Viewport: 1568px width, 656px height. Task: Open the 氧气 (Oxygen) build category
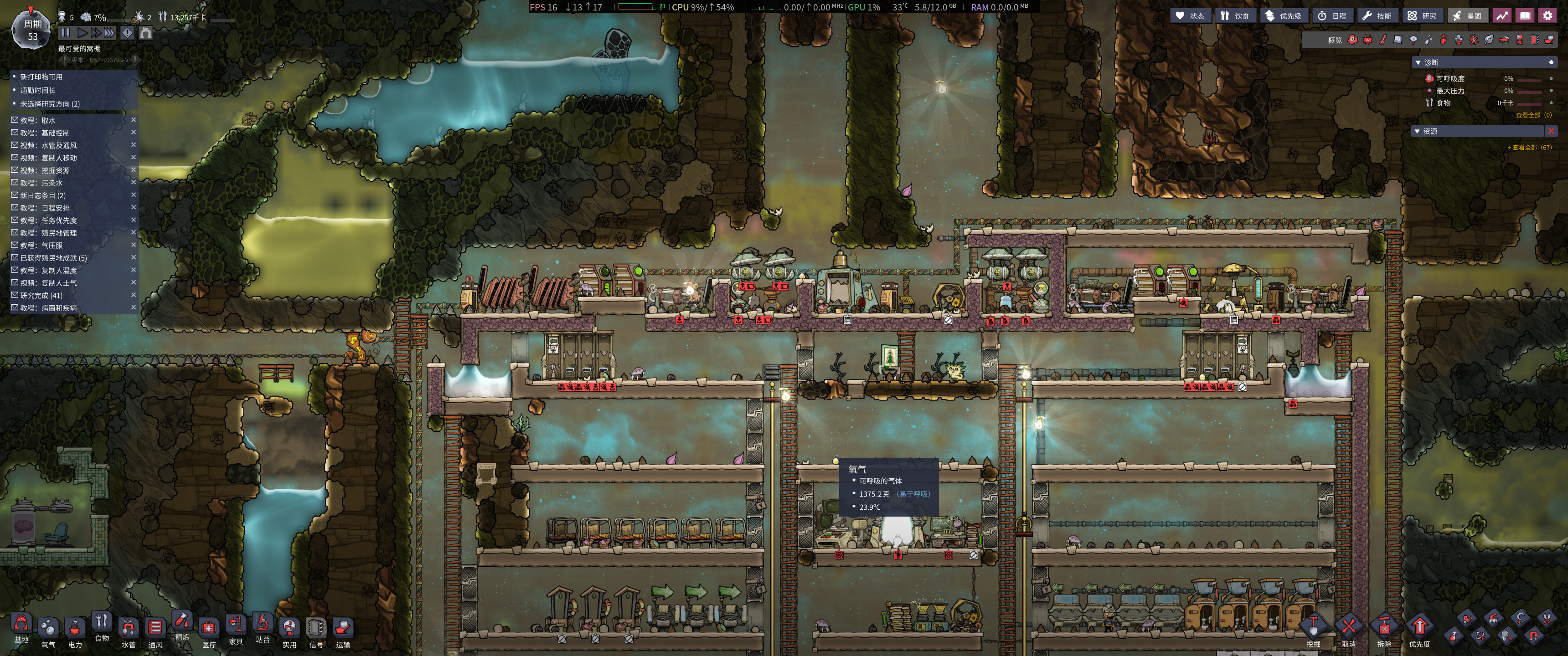[48, 631]
